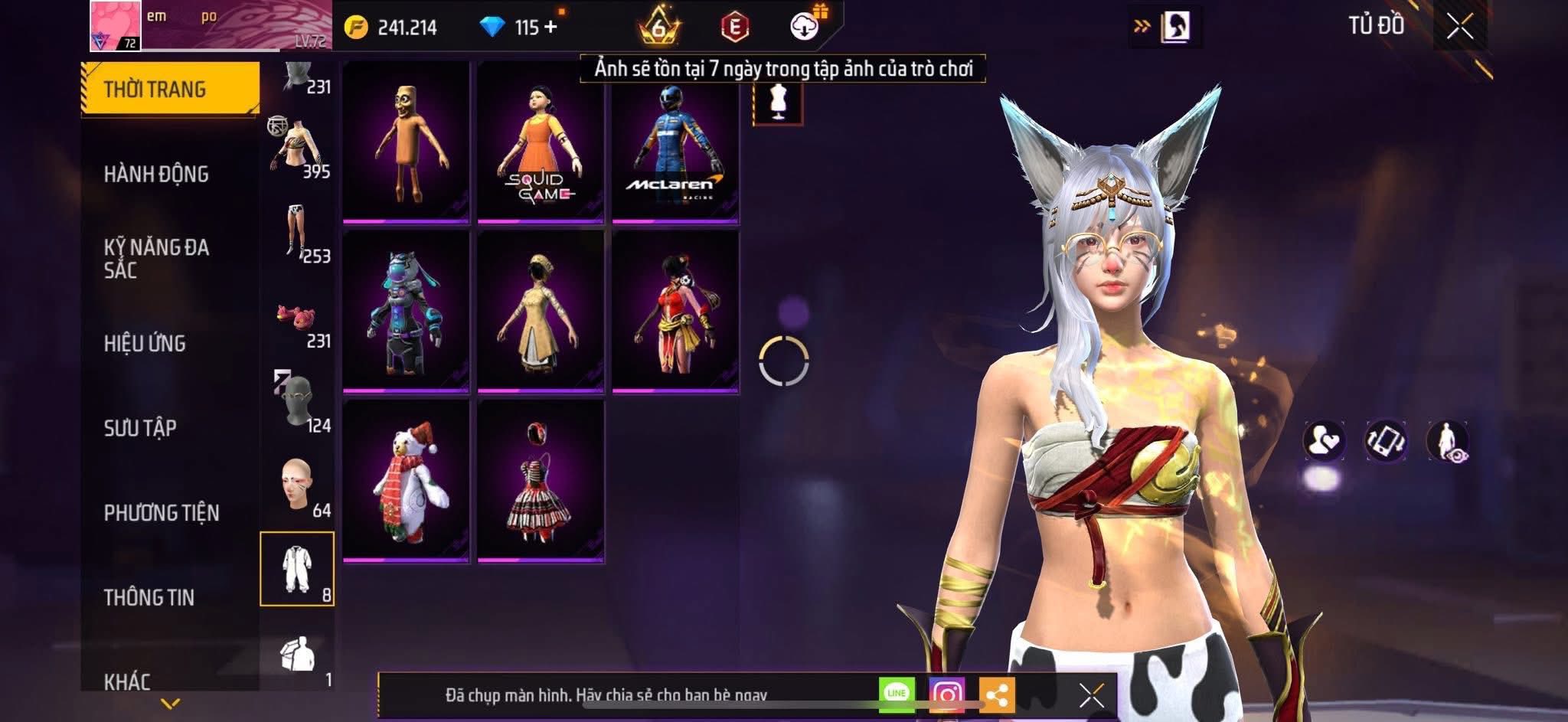Pick the orange wooden puppet costume
Viewport: 1568px width, 722px height.
(x=406, y=142)
